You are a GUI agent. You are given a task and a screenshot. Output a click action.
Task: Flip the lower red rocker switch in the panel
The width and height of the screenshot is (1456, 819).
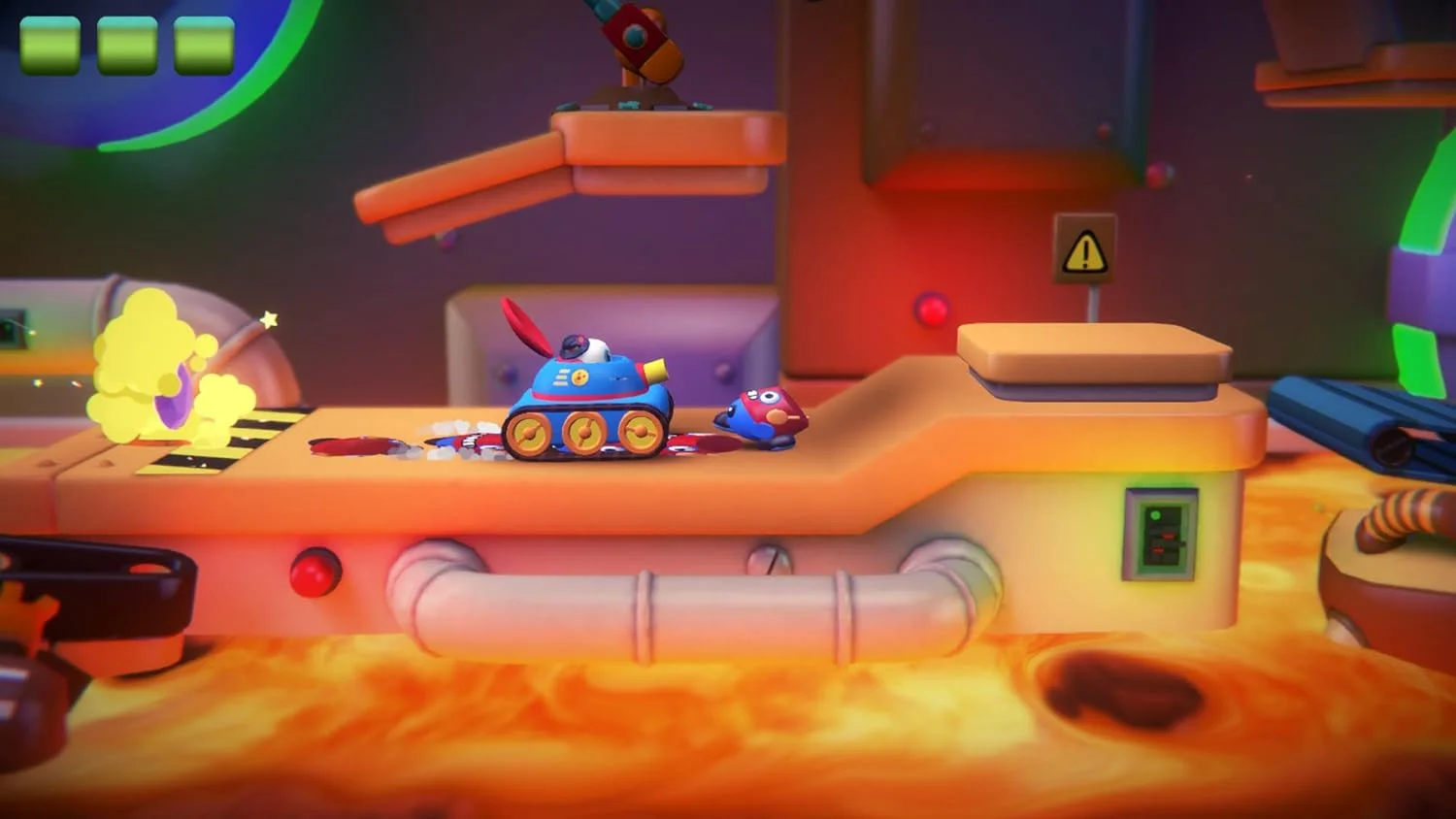[x=1158, y=550]
